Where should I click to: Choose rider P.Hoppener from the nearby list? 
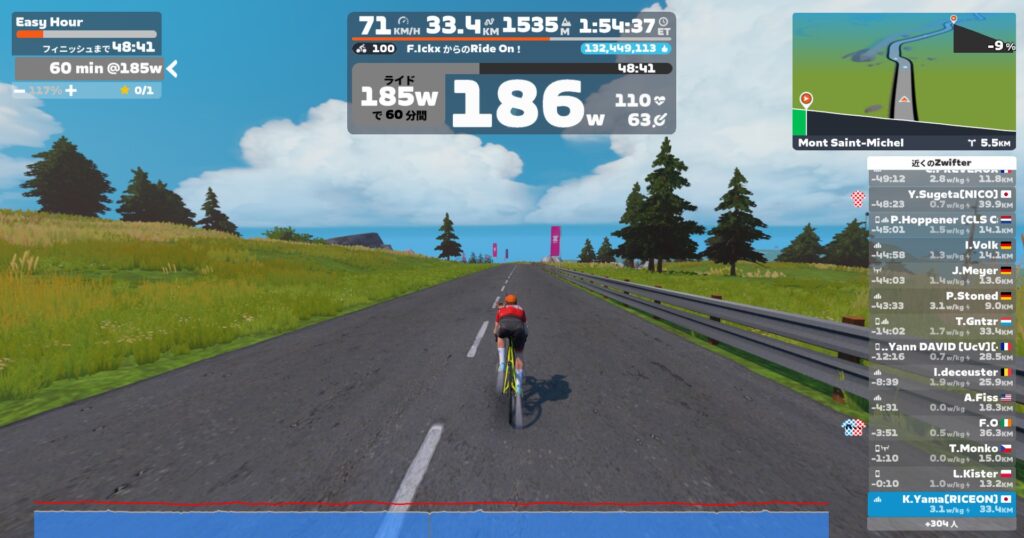click(x=941, y=224)
